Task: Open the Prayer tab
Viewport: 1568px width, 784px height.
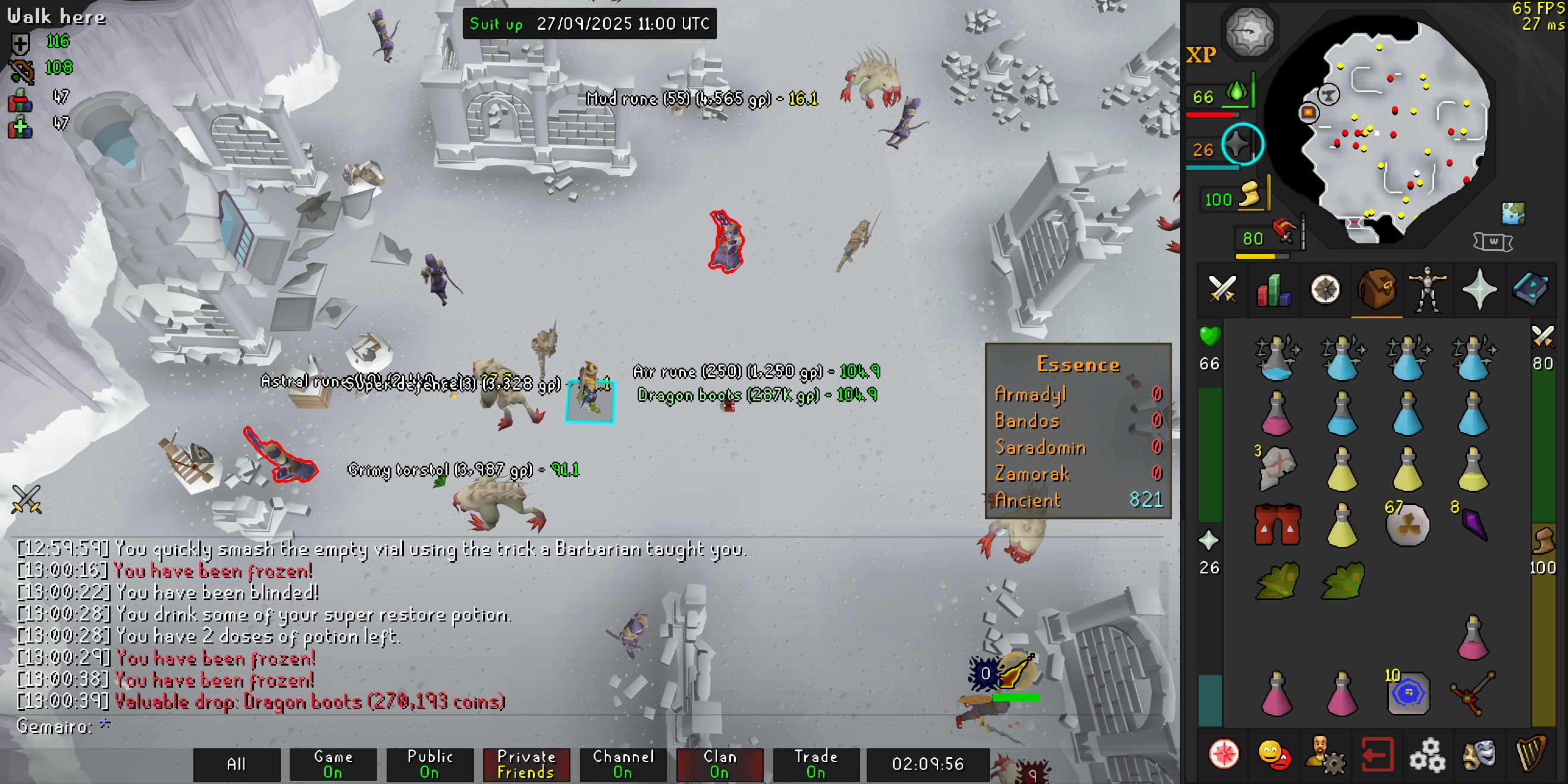Action: [x=1479, y=290]
